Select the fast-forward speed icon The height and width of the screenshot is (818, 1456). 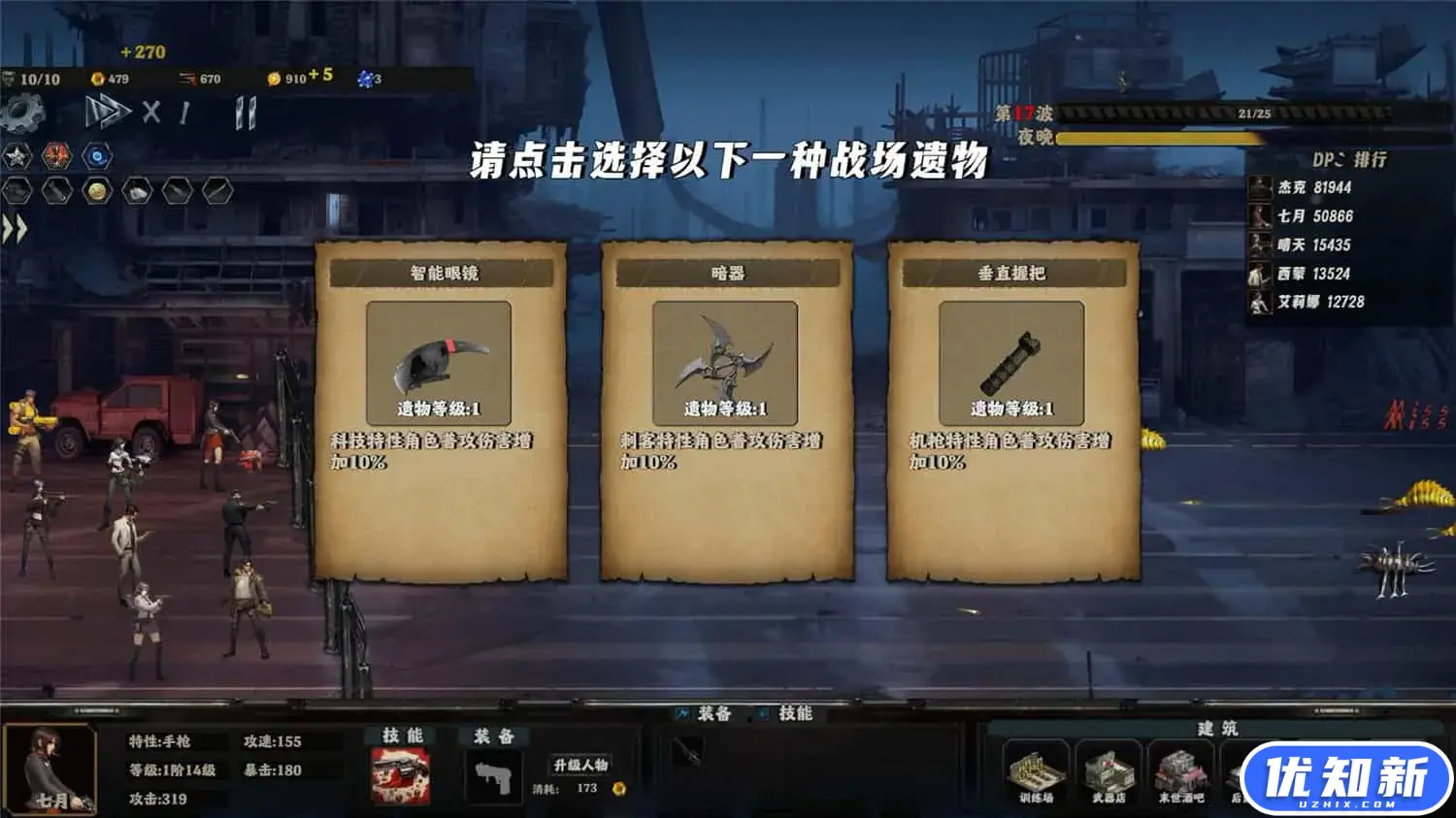pyautogui.click(x=107, y=112)
